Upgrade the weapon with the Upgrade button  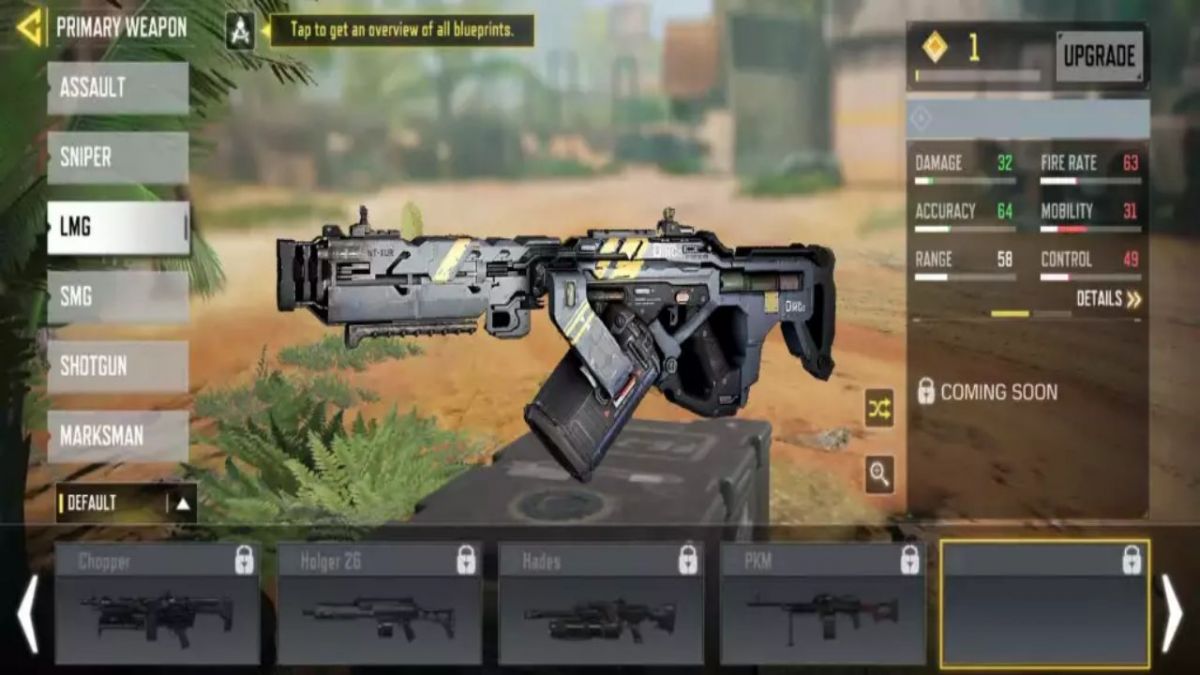[1099, 57]
